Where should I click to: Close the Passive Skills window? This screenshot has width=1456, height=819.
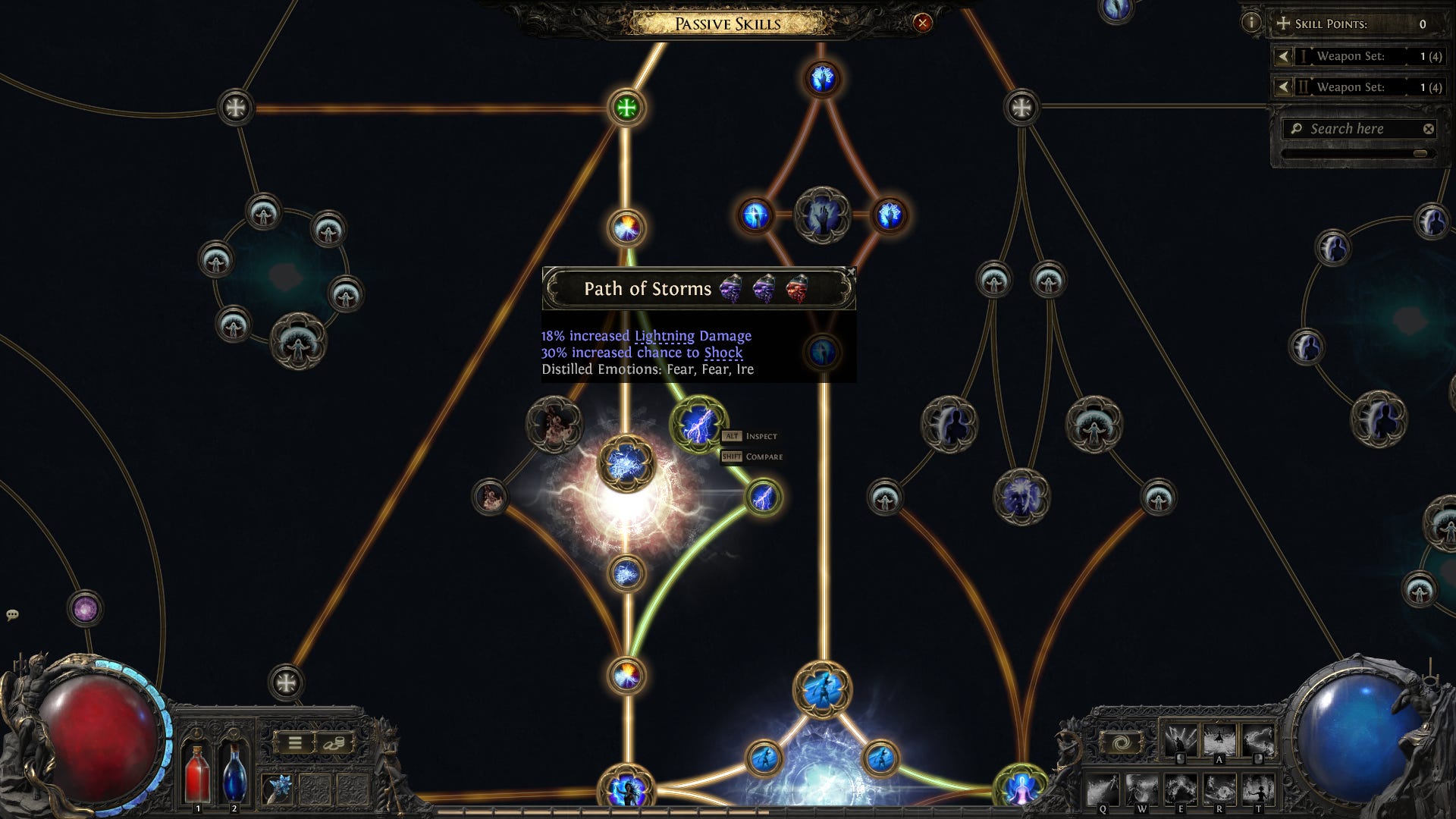point(922,23)
